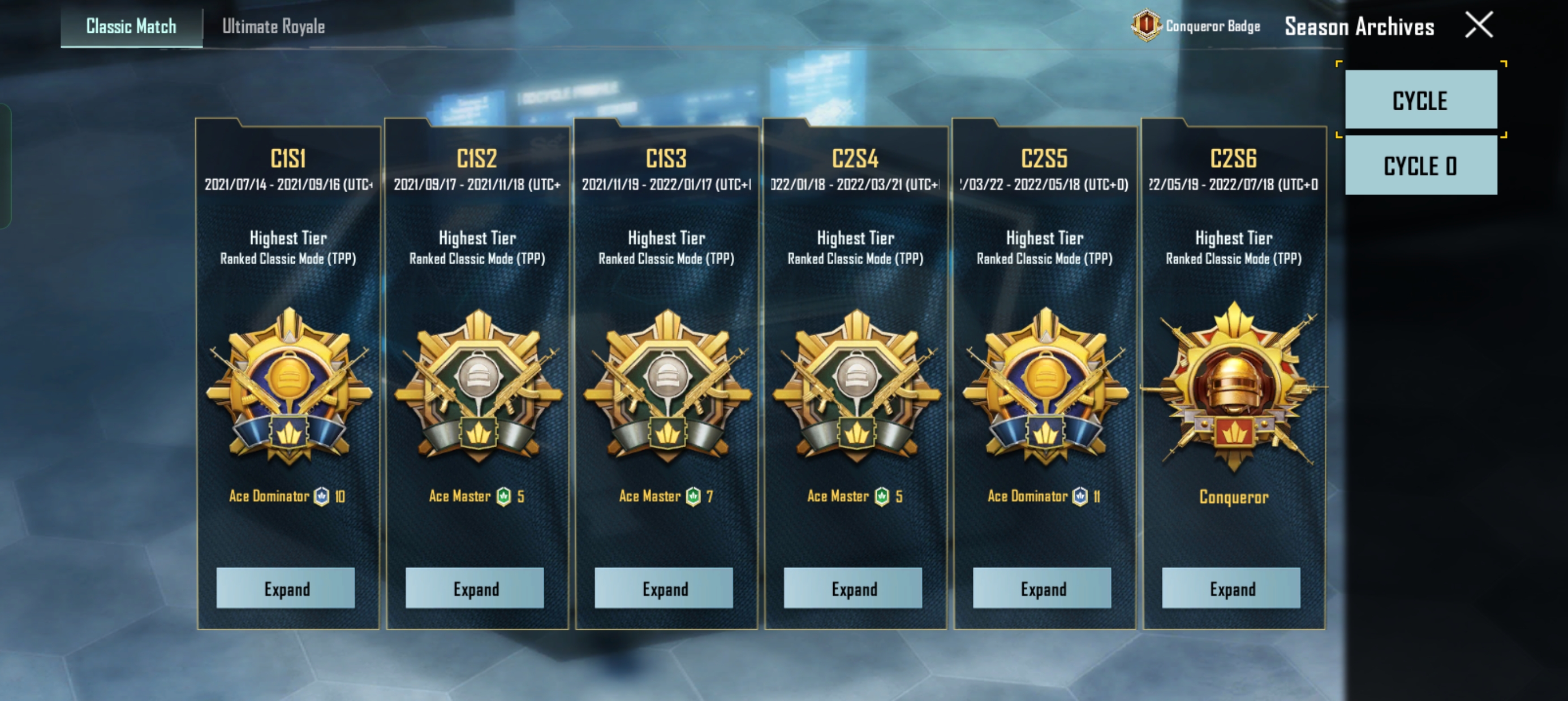Select the Classic Match tab
Screen dimensions: 1568x701
coord(130,26)
